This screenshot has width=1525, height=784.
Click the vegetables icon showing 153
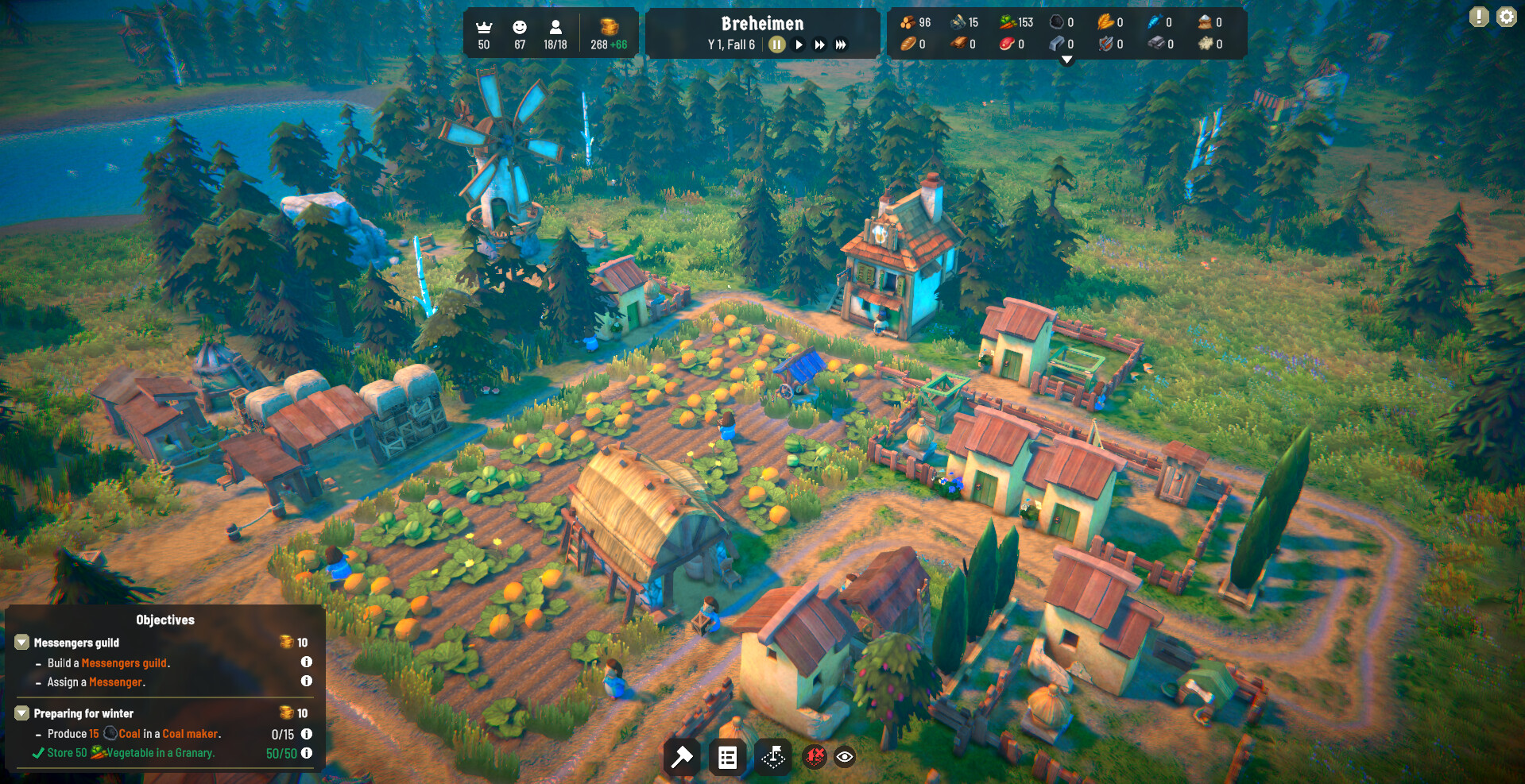(x=1006, y=22)
